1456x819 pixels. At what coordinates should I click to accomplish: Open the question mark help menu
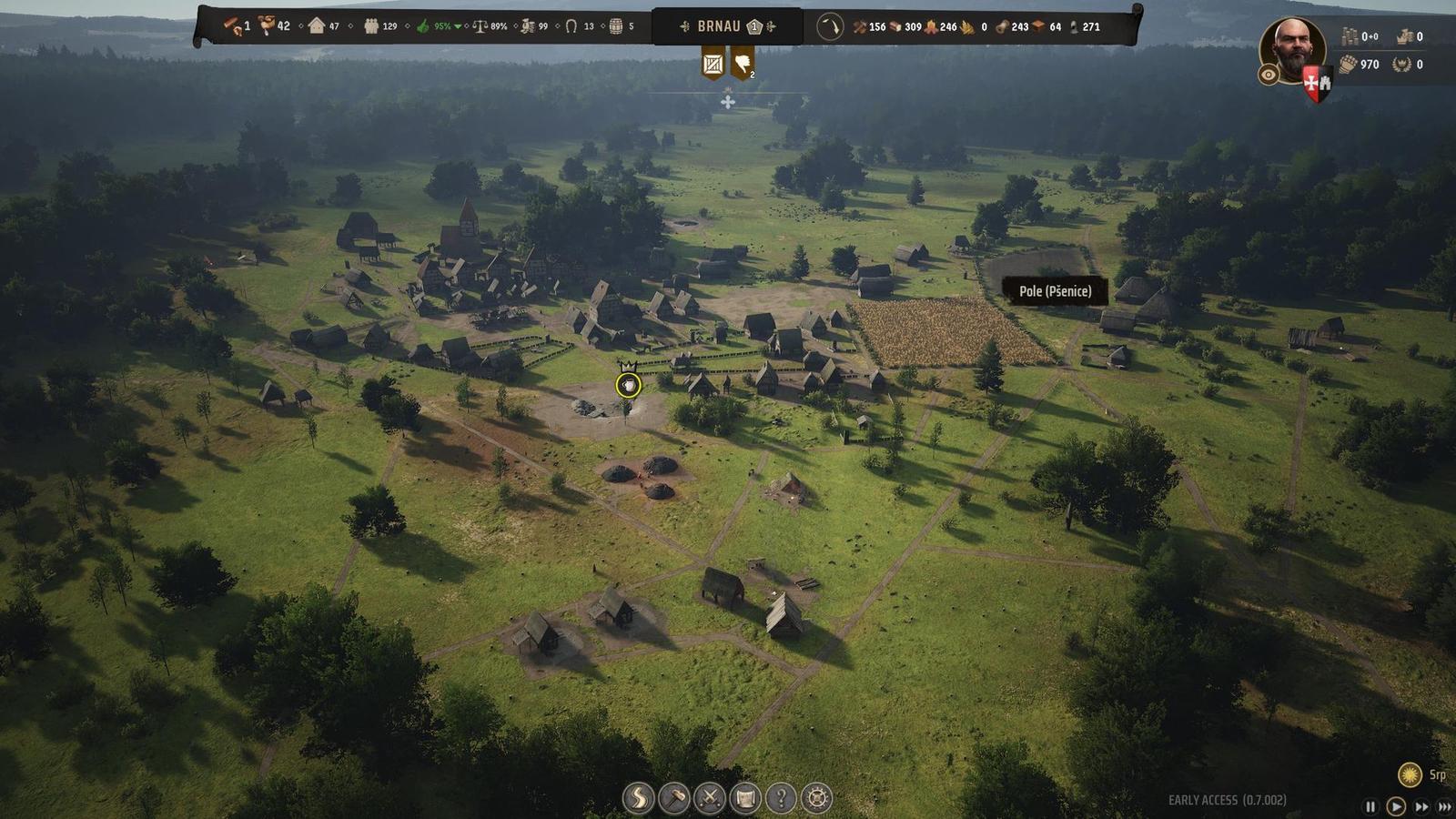pos(781,798)
